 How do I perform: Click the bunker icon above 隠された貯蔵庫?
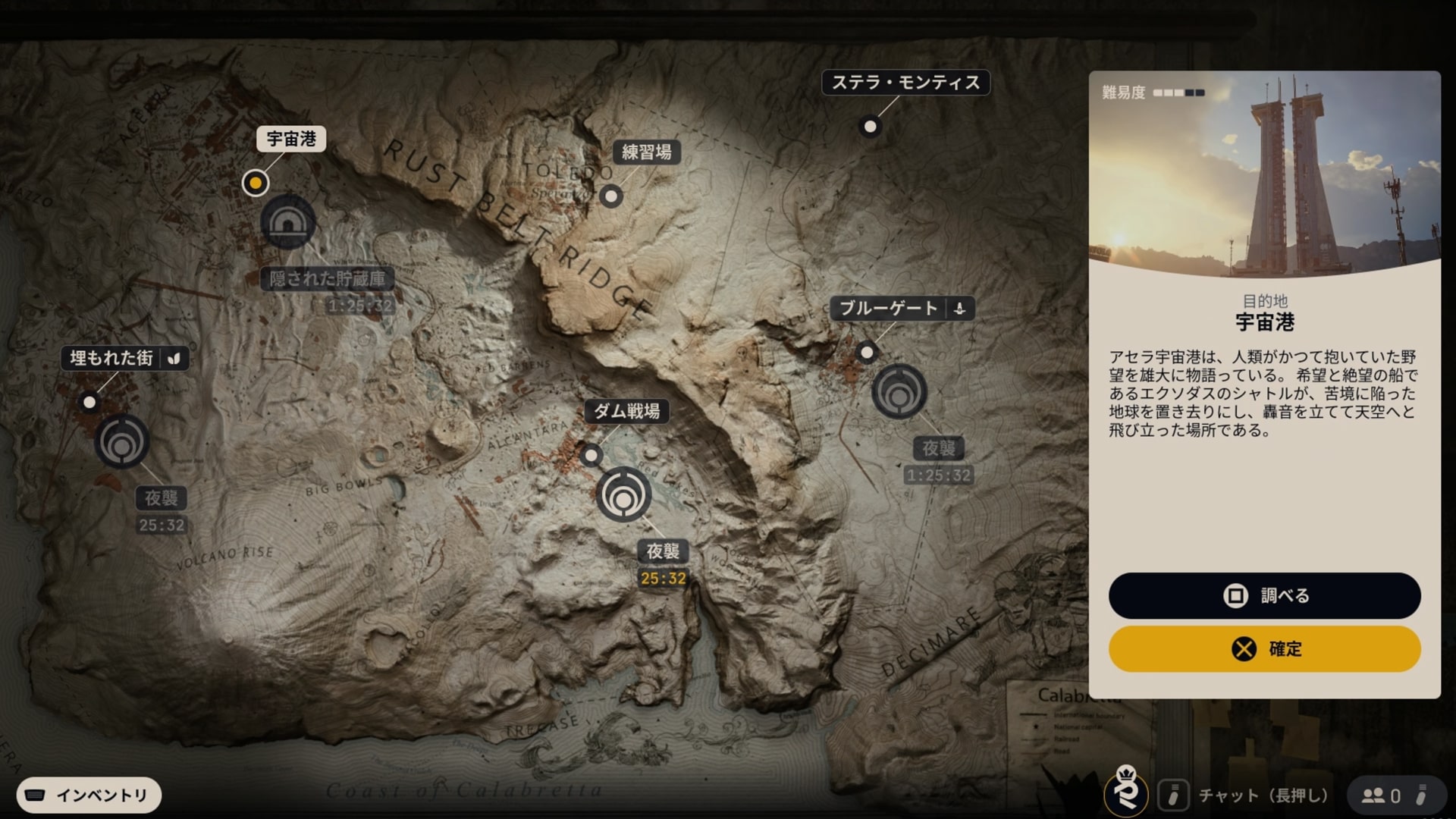click(287, 221)
